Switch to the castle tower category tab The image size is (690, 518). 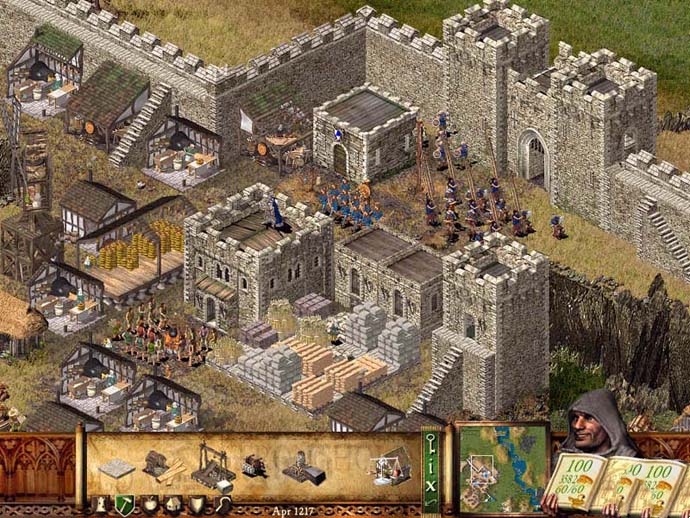pos(102,504)
